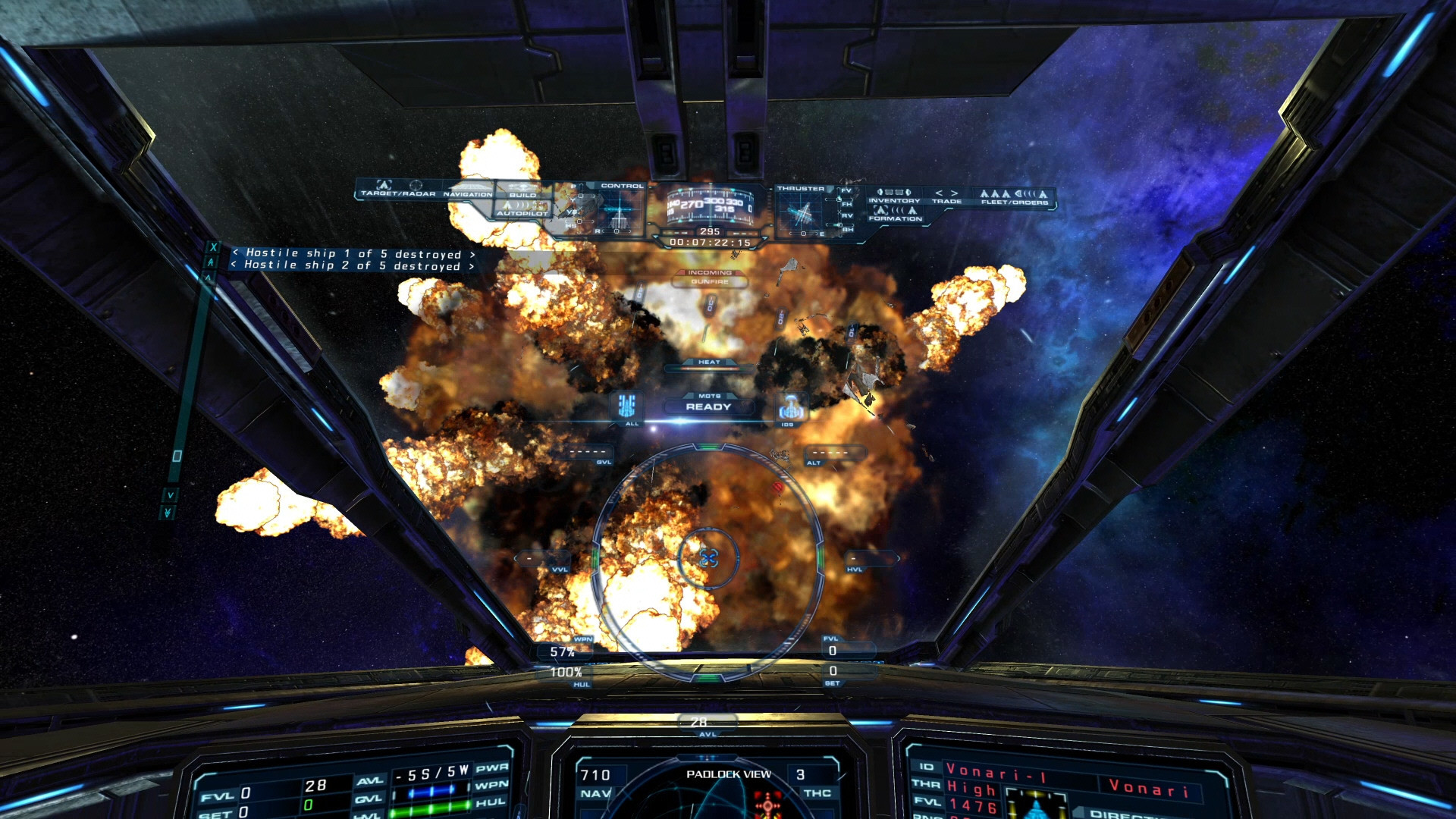Open the Trade console

tap(946, 197)
